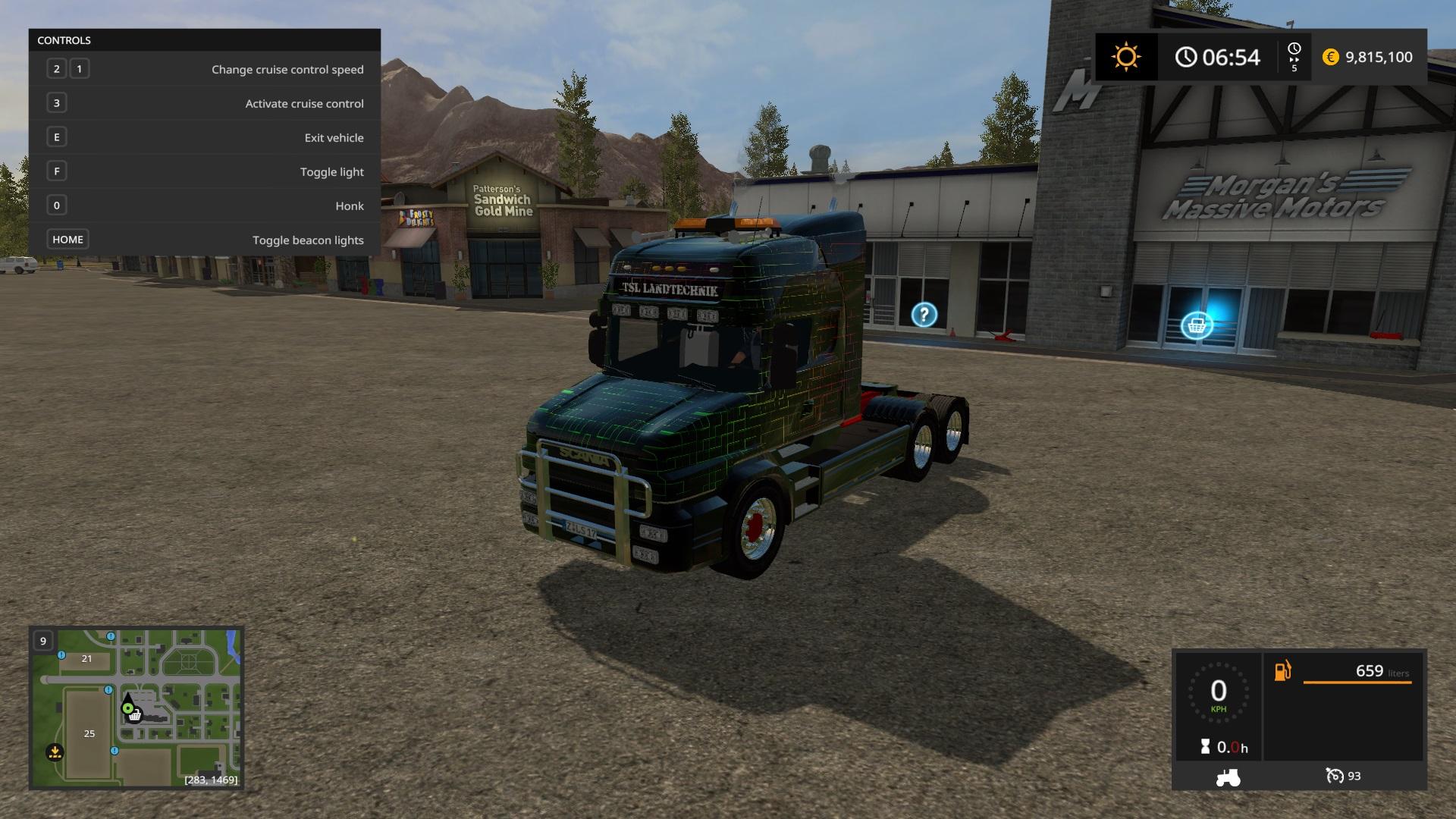Click the cruise control speed icon
The height and width of the screenshot is (819, 1456).
1335,776
